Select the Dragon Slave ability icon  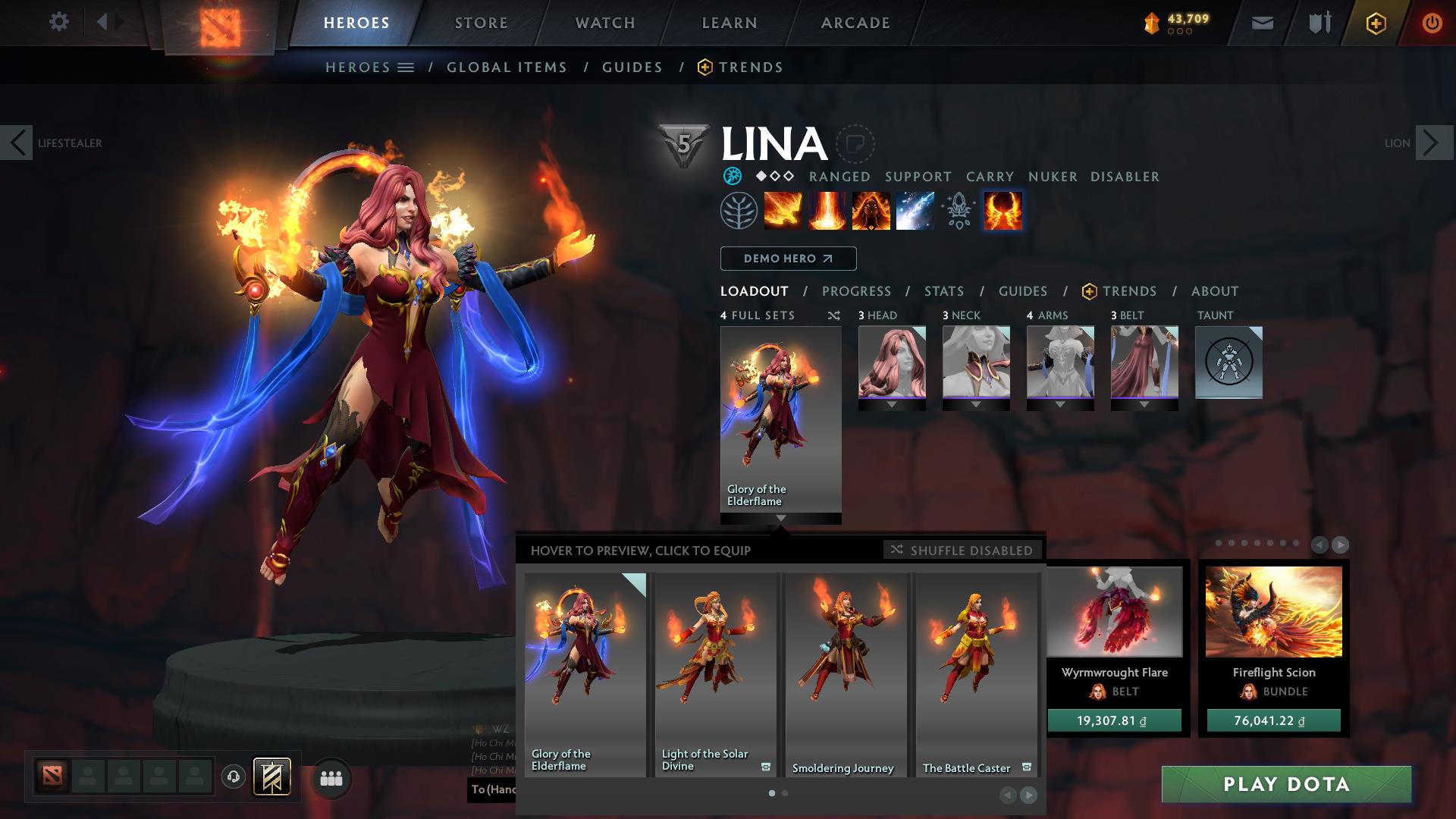[781, 211]
